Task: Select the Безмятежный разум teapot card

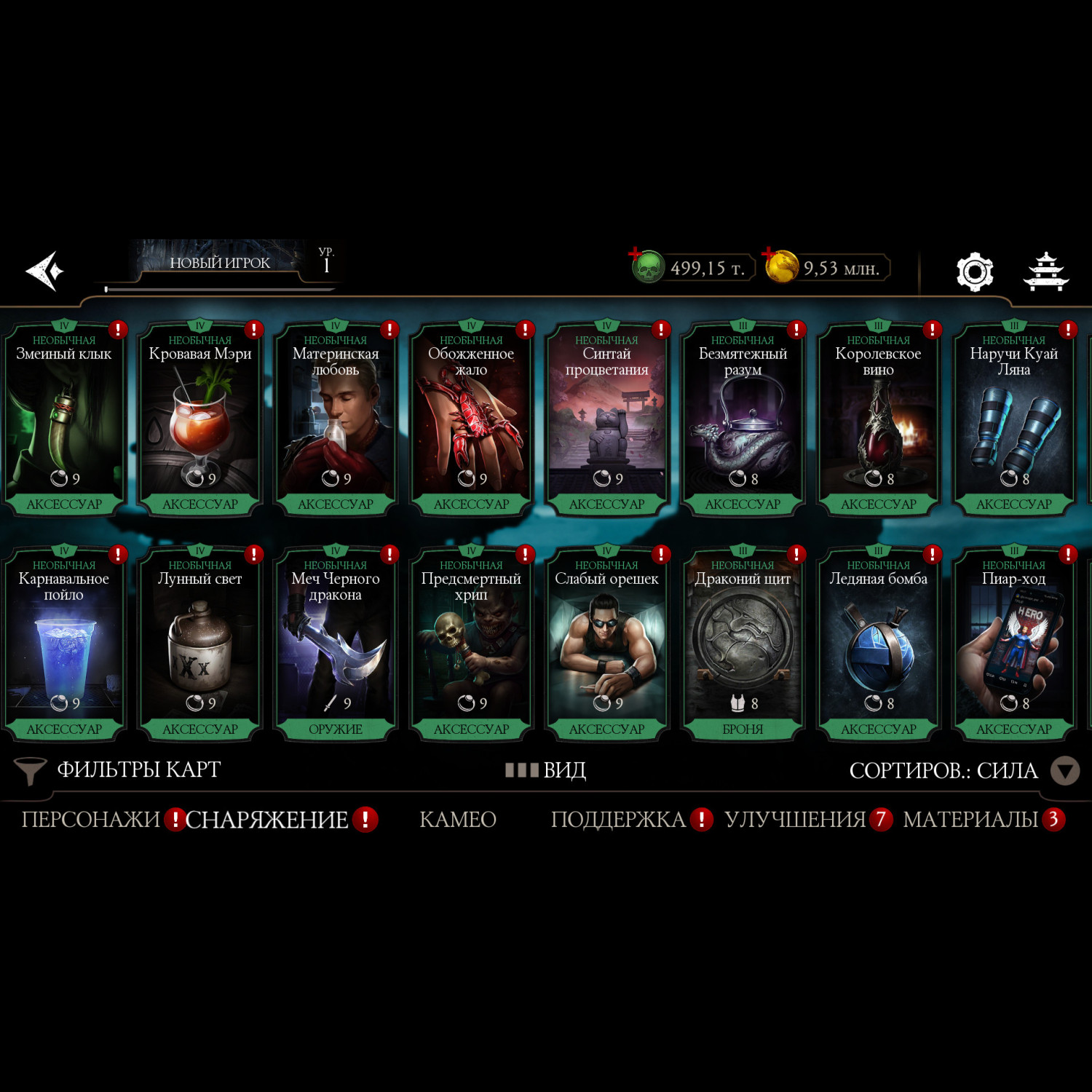Action: pyautogui.click(x=743, y=420)
